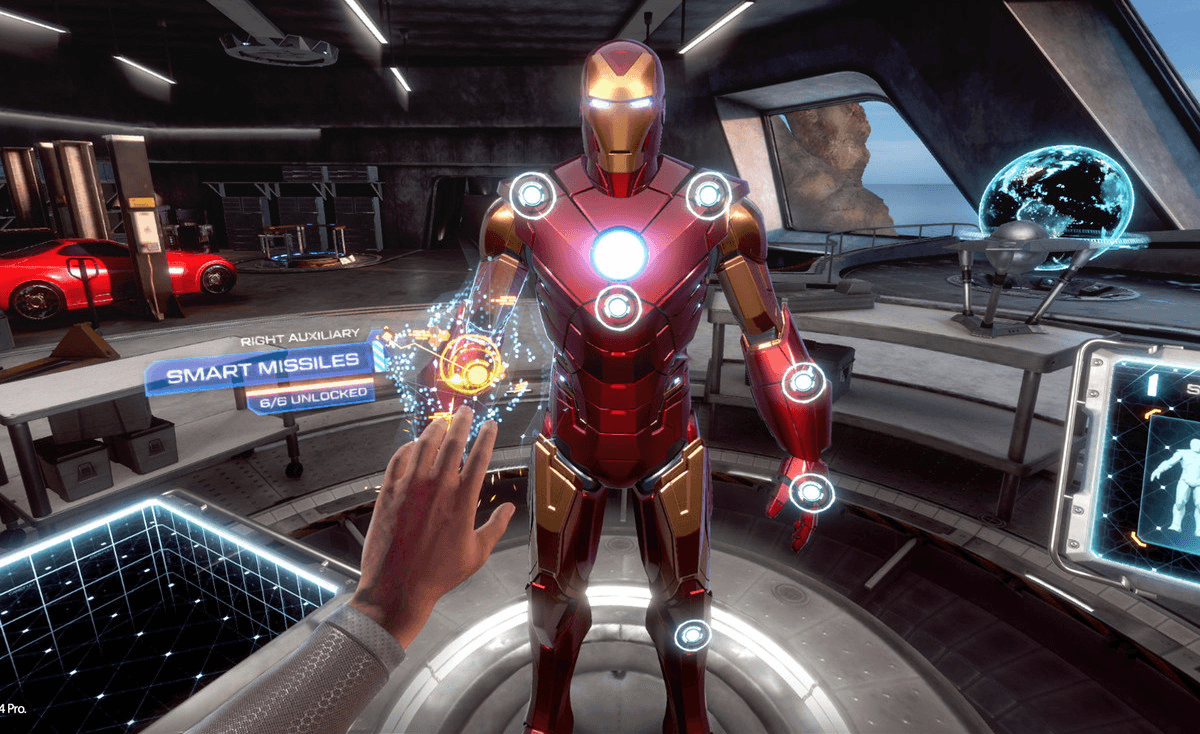This screenshot has height=734, width=1200.
Task: Click the Smart Missiles label banner
Action: click(x=262, y=376)
